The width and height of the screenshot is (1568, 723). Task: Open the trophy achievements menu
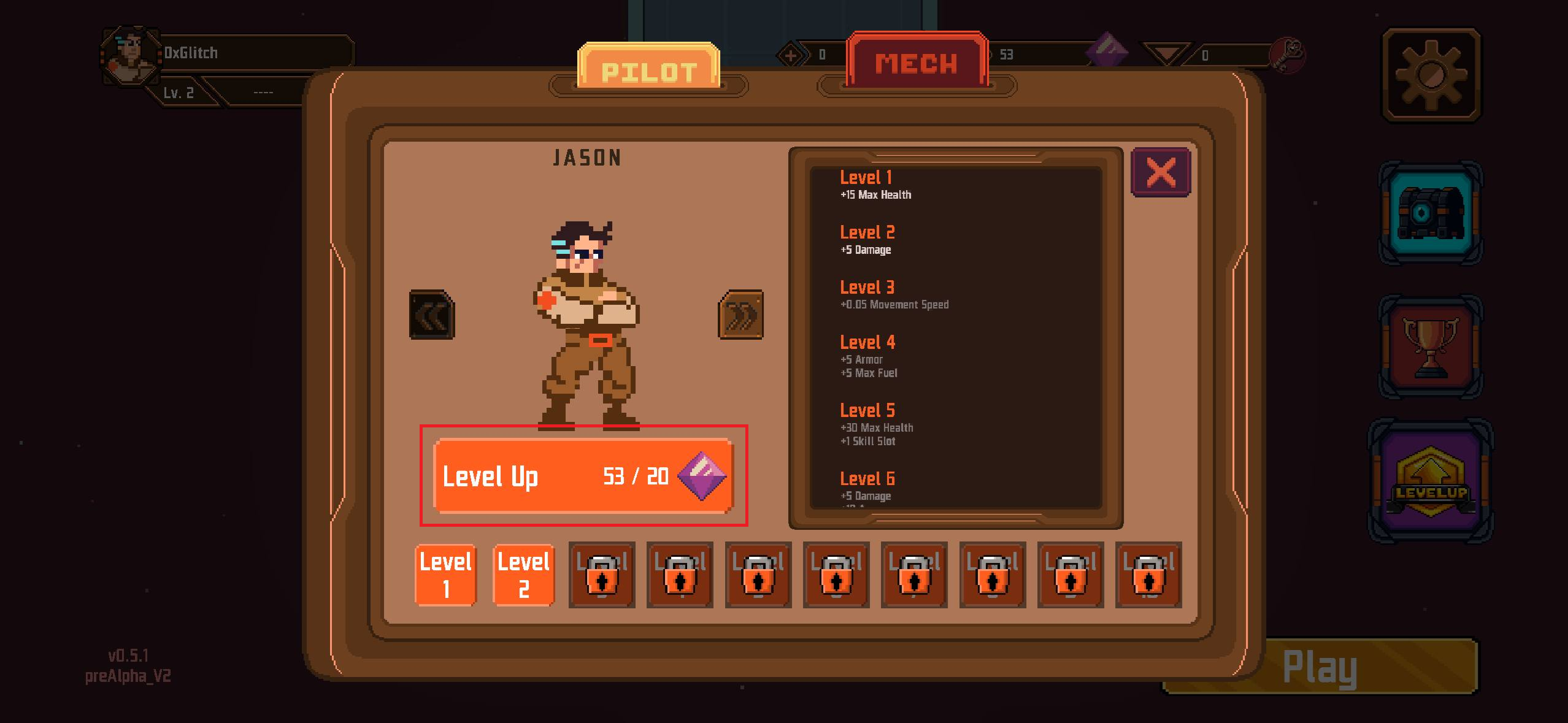click(1431, 347)
